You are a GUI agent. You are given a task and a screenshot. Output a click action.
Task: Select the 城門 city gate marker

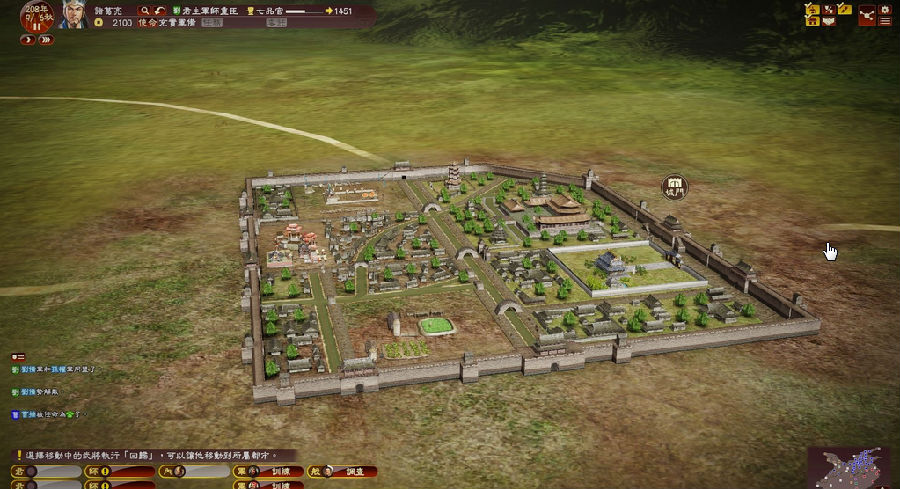point(675,186)
